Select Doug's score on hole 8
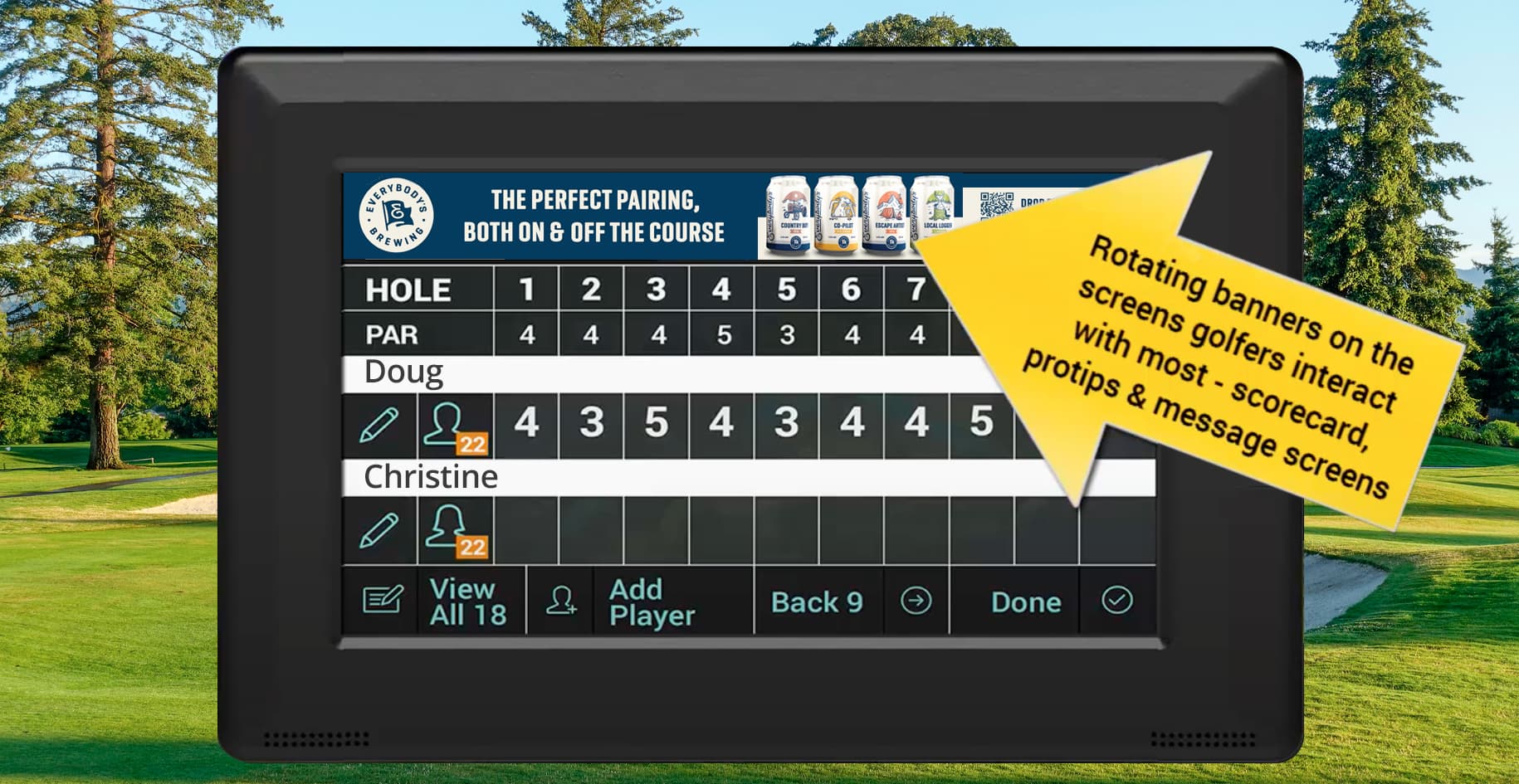The image size is (1519, 784). click(981, 423)
